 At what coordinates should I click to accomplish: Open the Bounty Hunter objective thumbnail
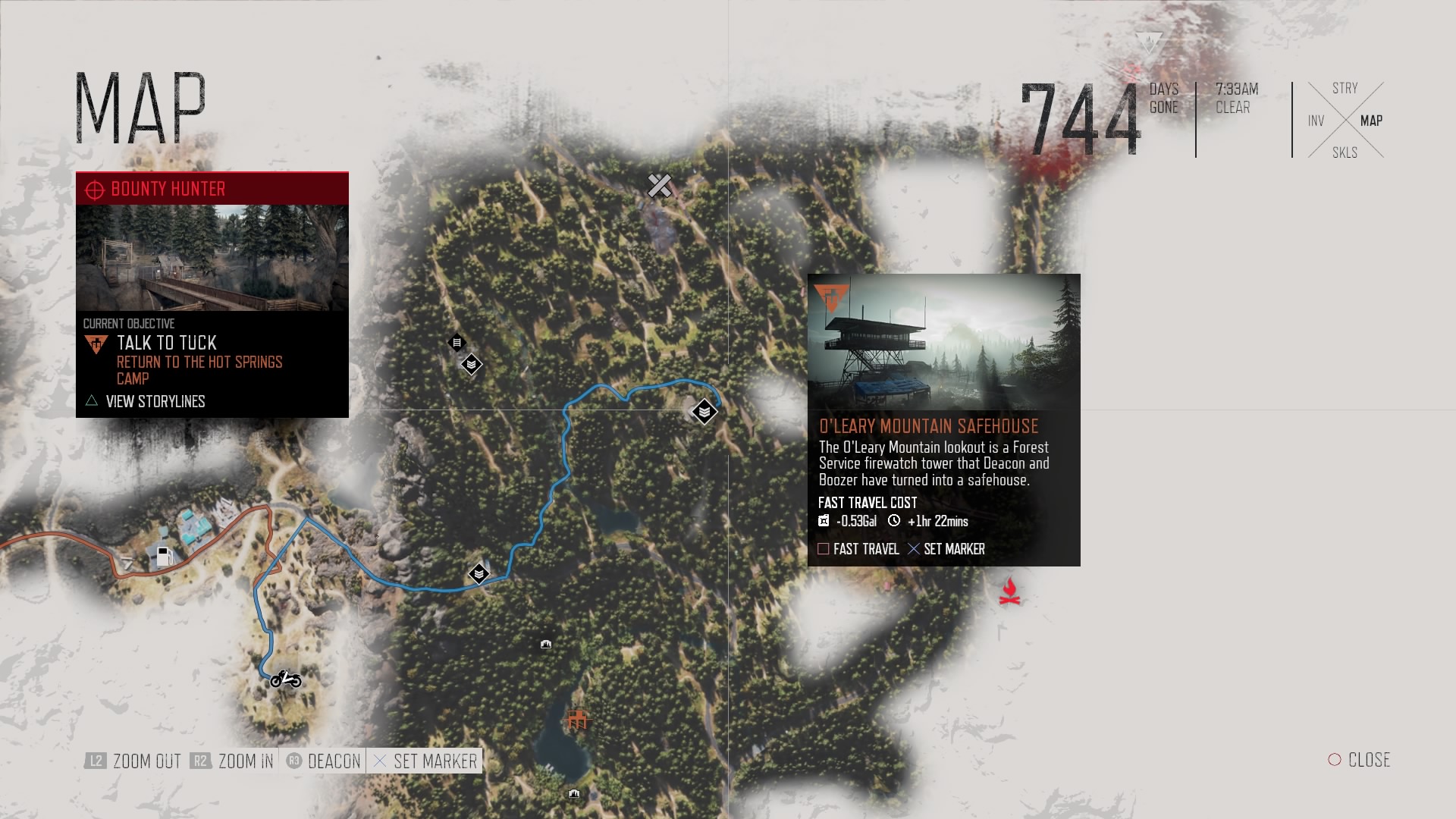pos(212,258)
